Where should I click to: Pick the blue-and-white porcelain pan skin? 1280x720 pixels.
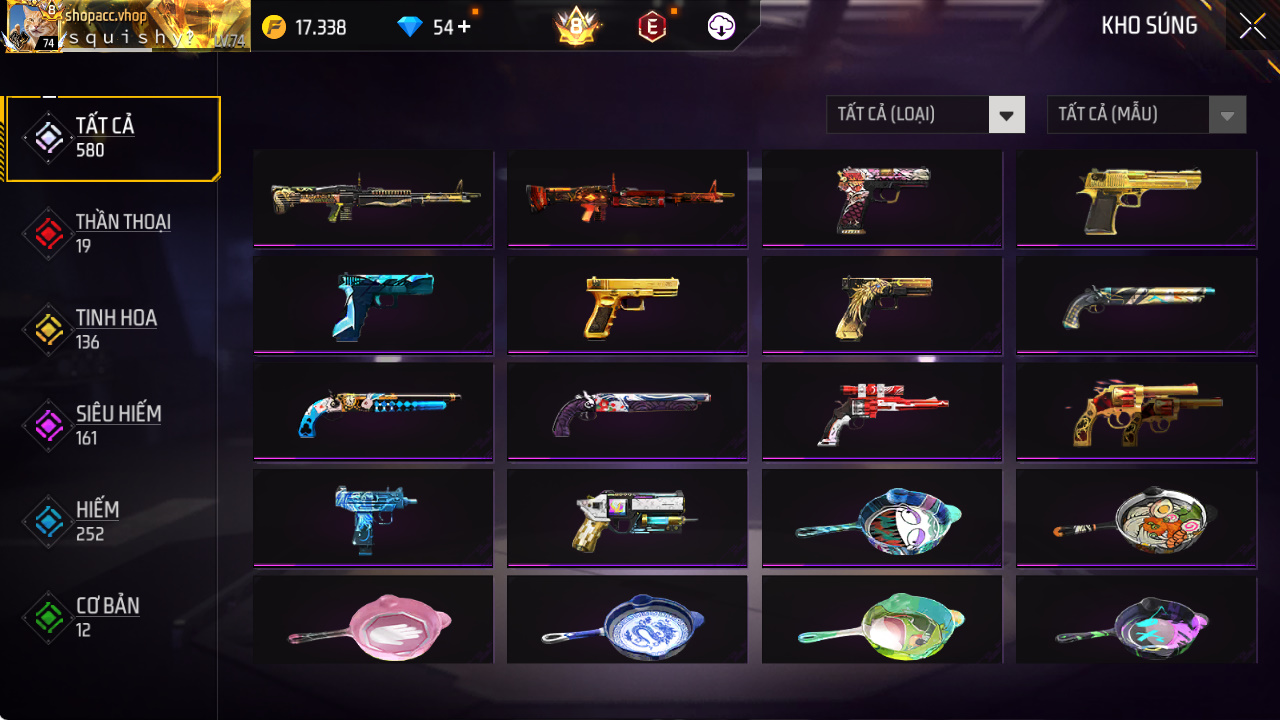(x=627, y=624)
